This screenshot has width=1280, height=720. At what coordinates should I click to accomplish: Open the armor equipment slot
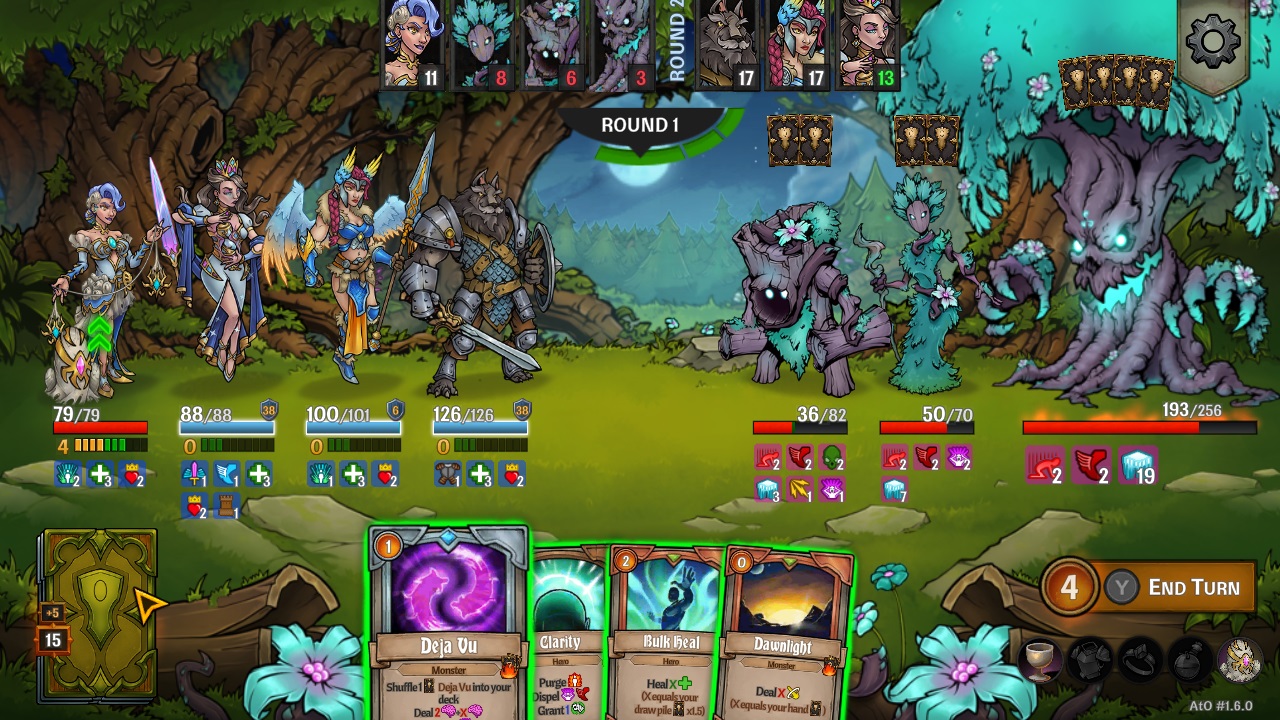click(1090, 660)
